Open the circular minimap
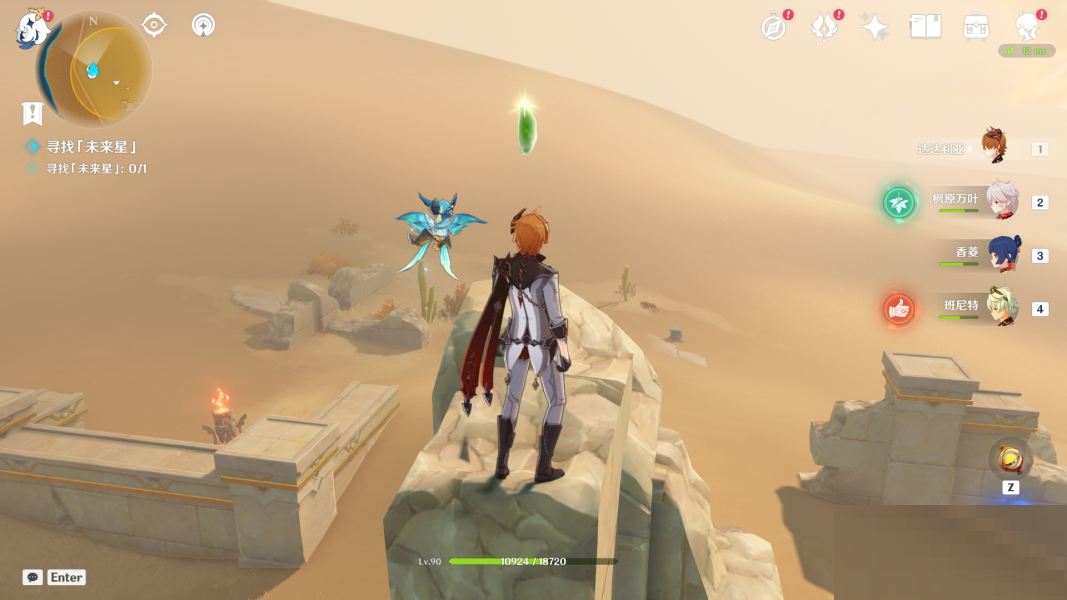 point(95,69)
